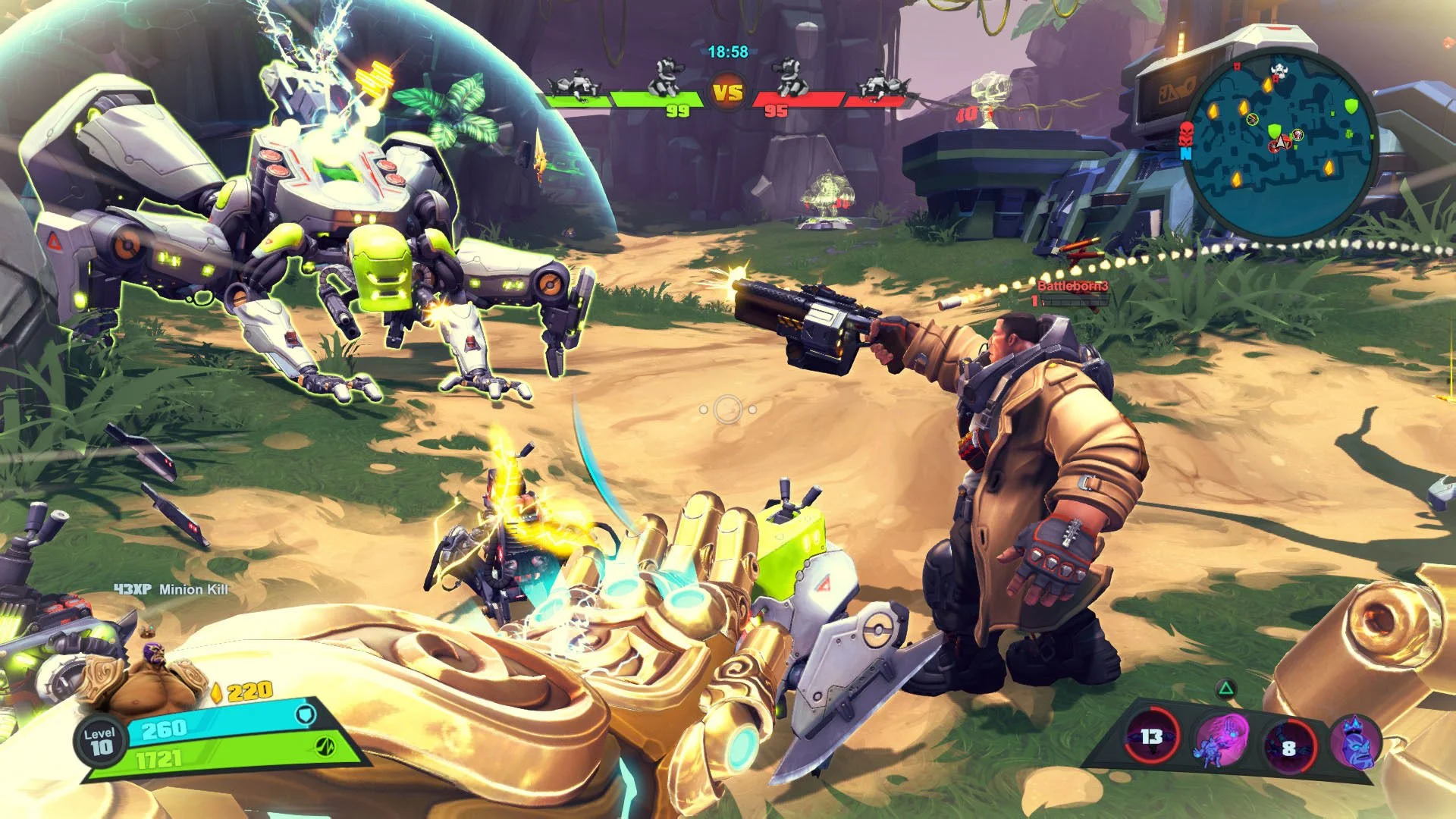Click the VS emblem between team scores
The width and height of the screenshot is (1456, 819).
[729, 91]
